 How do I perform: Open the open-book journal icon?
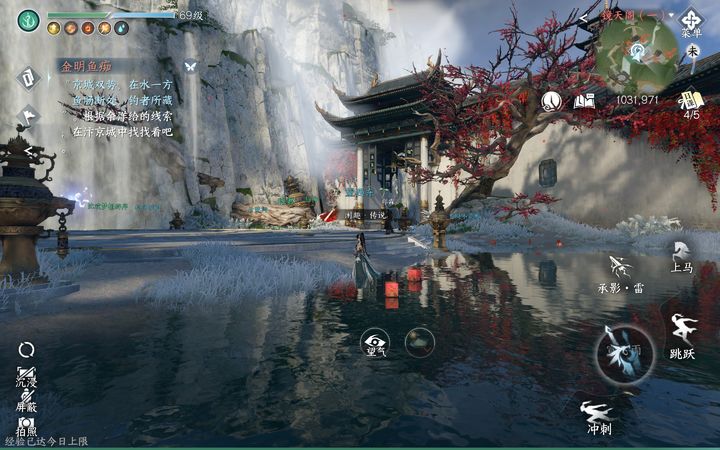coord(585,100)
